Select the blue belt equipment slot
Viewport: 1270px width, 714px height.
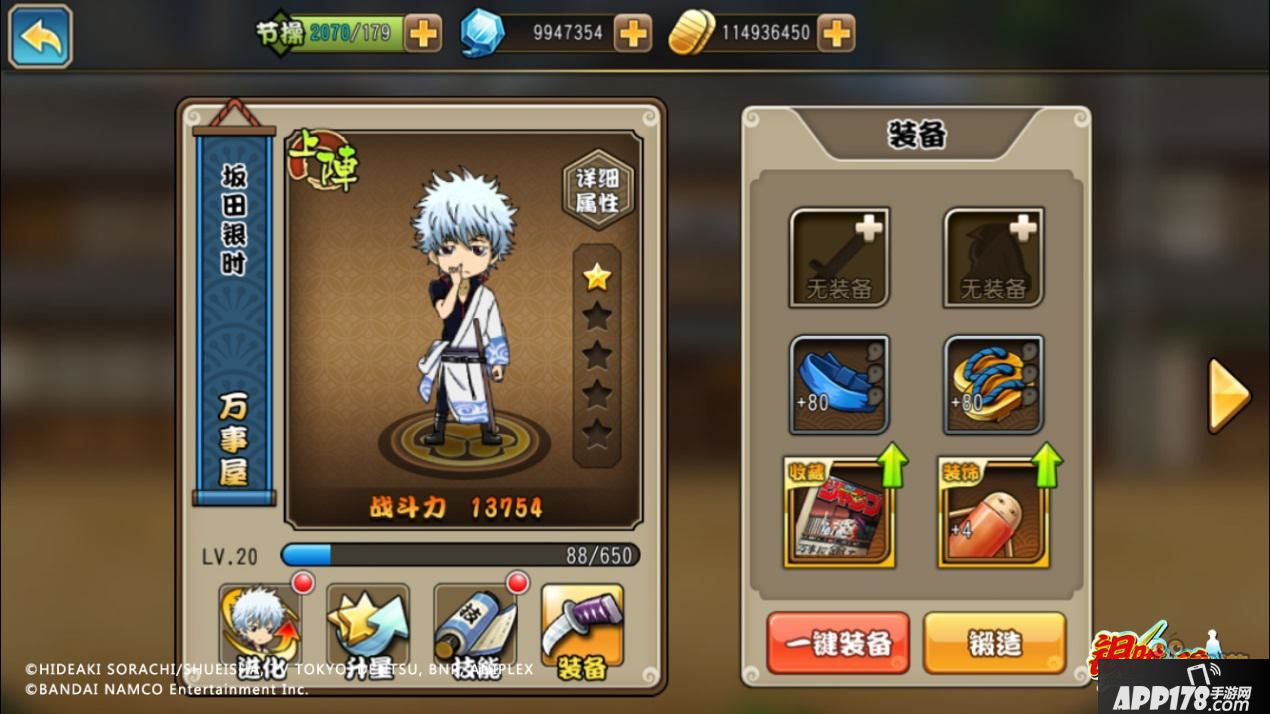[x=839, y=384]
